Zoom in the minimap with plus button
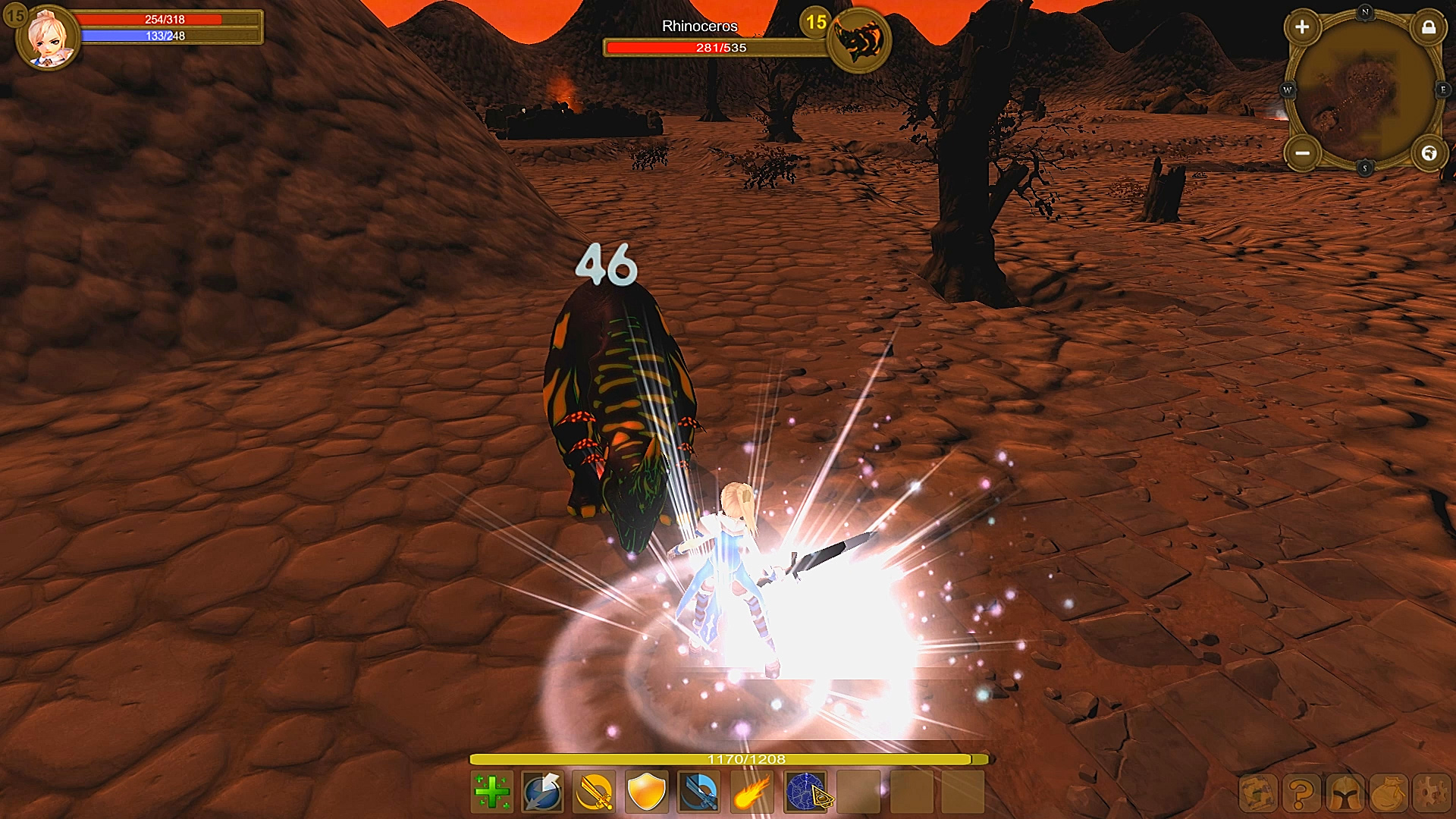 pos(1302,27)
